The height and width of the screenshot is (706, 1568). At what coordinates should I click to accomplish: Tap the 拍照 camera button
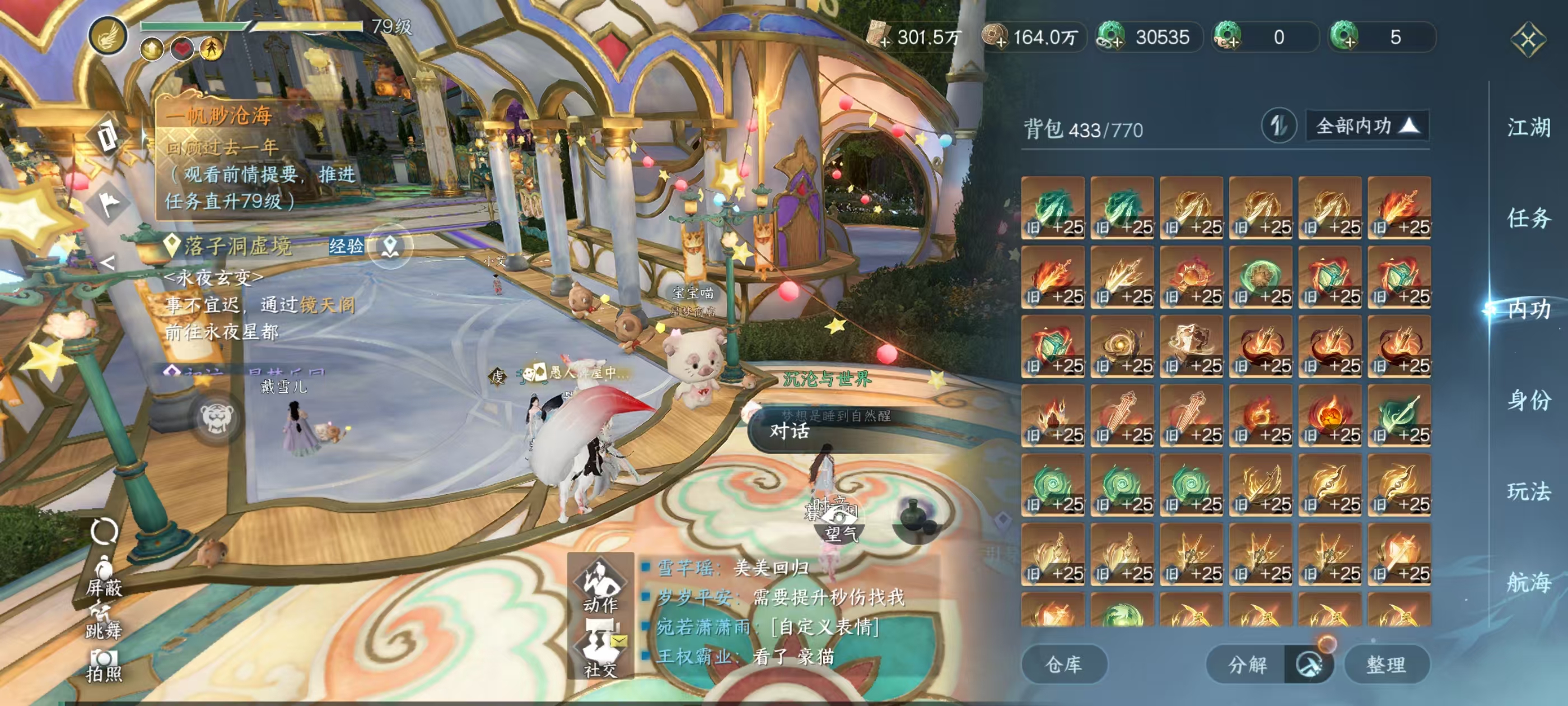(x=104, y=665)
